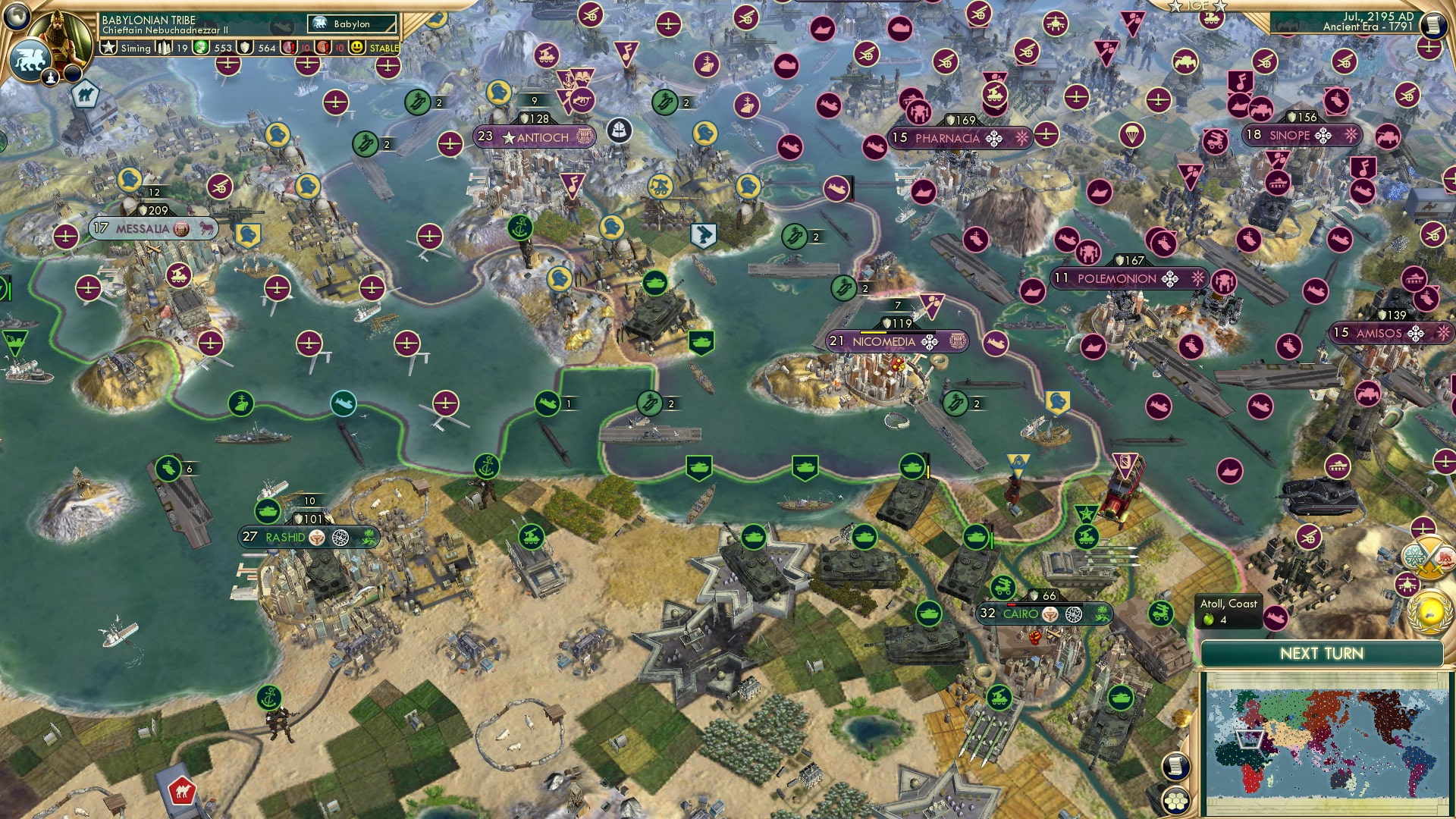Viewport: 1456px width, 819px height.
Task: Open the World Congress golden globe medallion
Action: [1431, 614]
